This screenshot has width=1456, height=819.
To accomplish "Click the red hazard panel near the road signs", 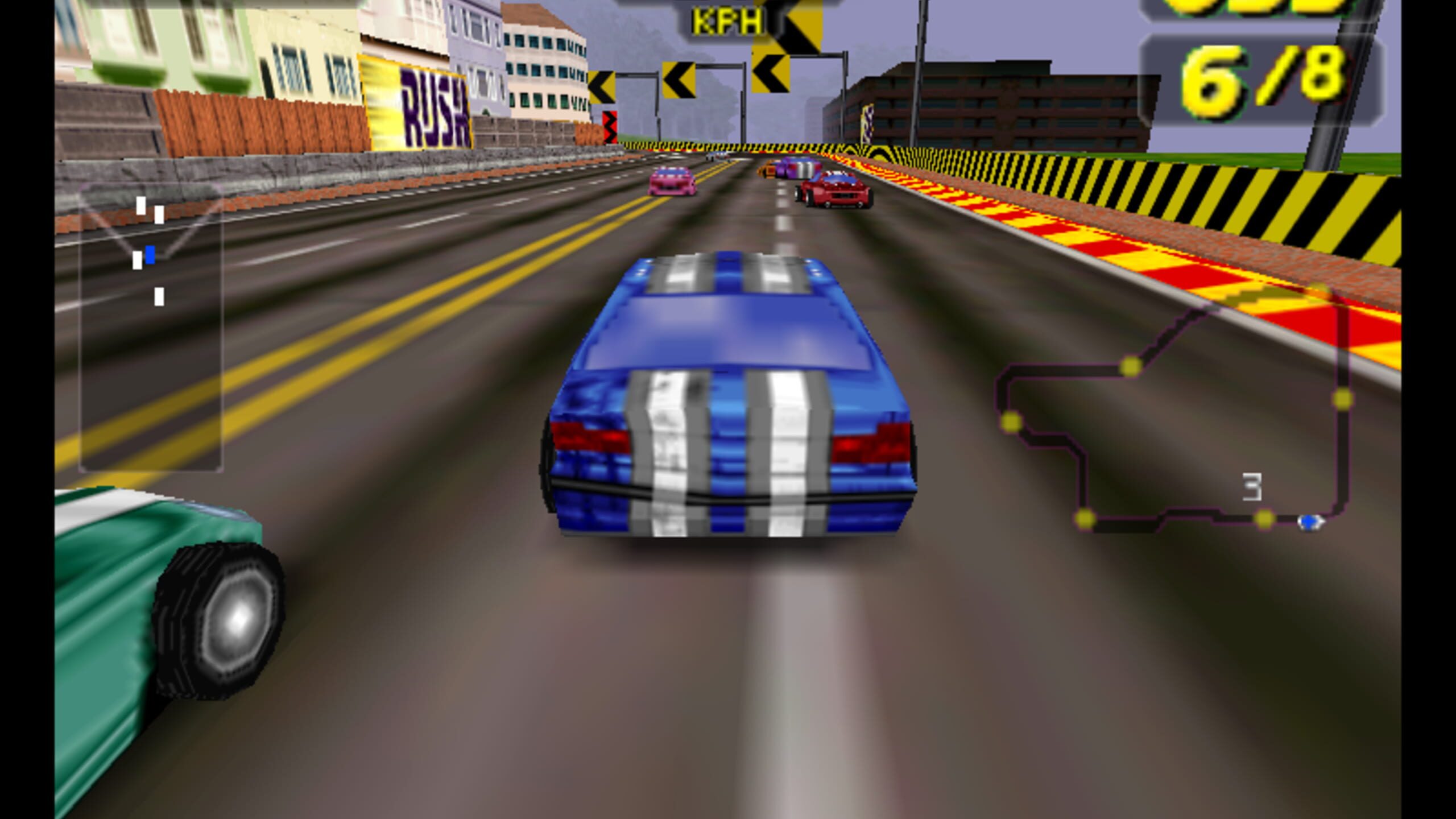I will pyautogui.click(x=610, y=125).
